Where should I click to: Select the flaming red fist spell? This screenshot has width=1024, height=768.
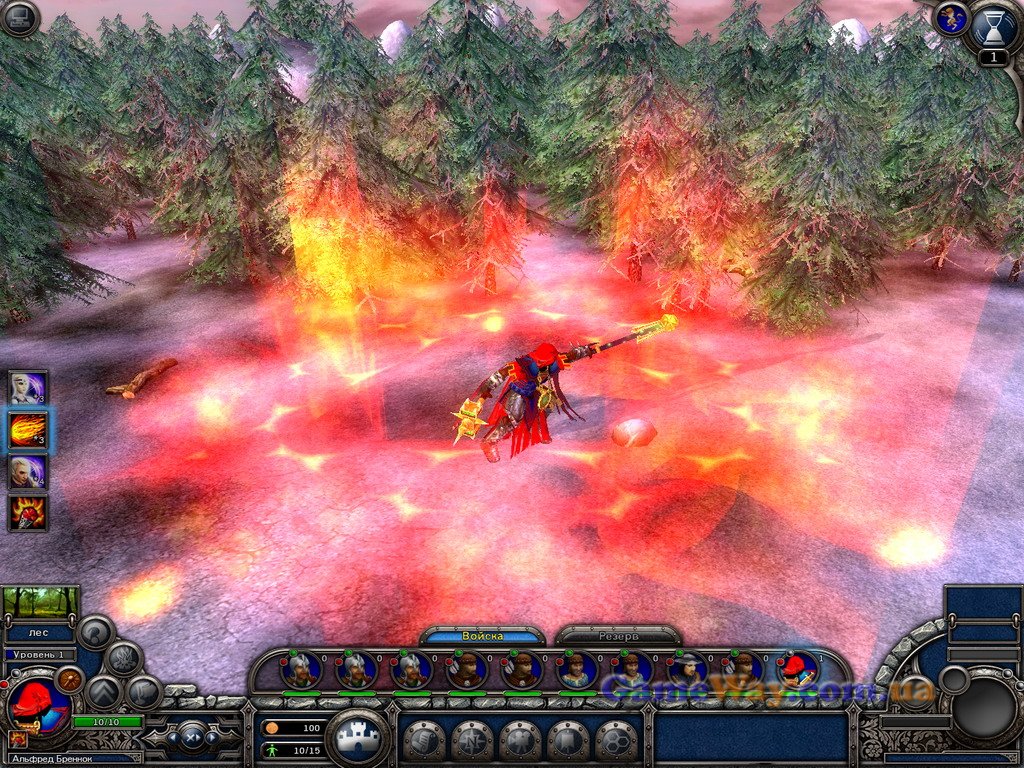tap(28, 512)
